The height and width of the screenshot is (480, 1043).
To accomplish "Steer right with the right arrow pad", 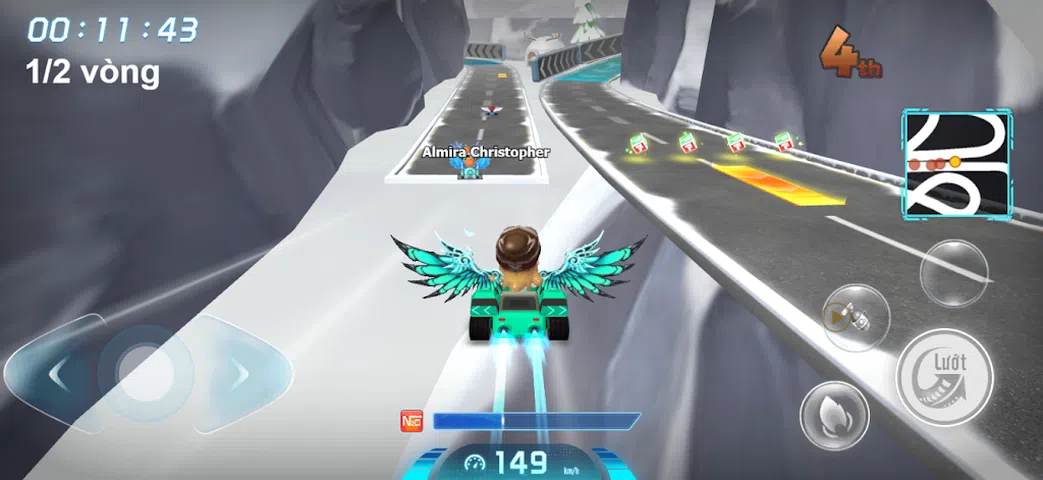I will pos(240,374).
